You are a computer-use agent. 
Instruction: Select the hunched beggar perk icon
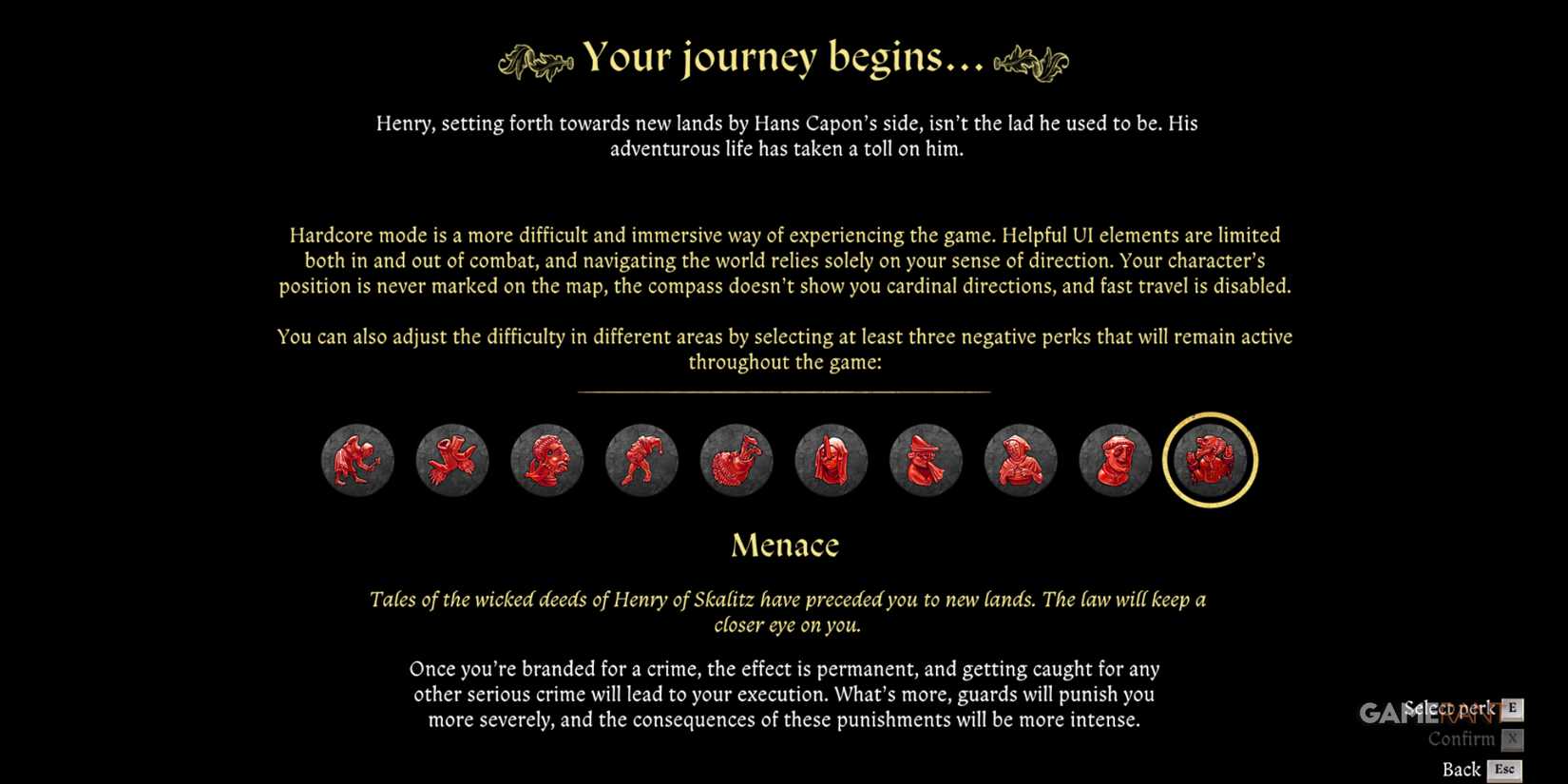tap(356, 459)
